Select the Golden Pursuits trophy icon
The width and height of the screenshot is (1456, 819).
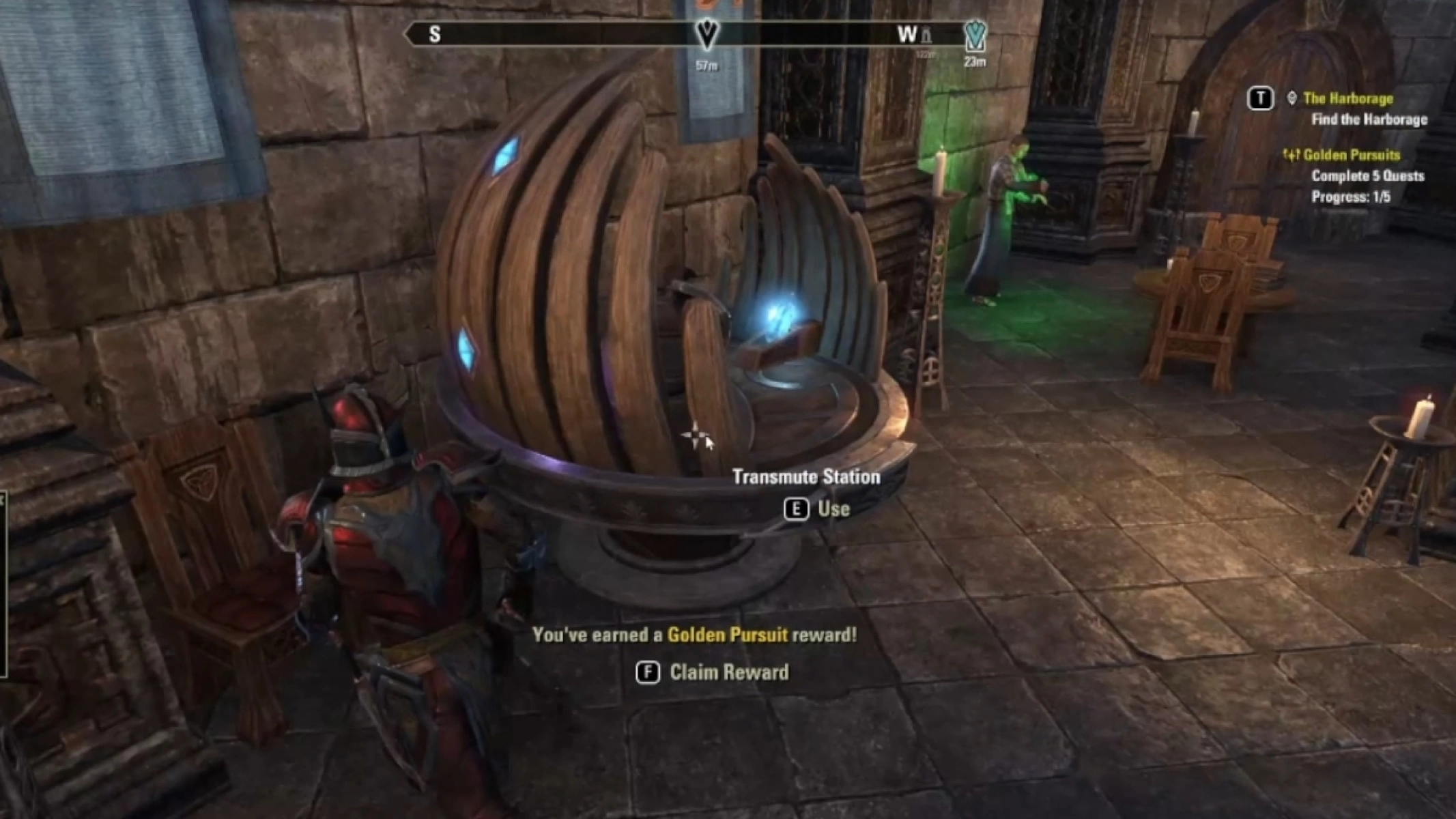click(1292, 156)
